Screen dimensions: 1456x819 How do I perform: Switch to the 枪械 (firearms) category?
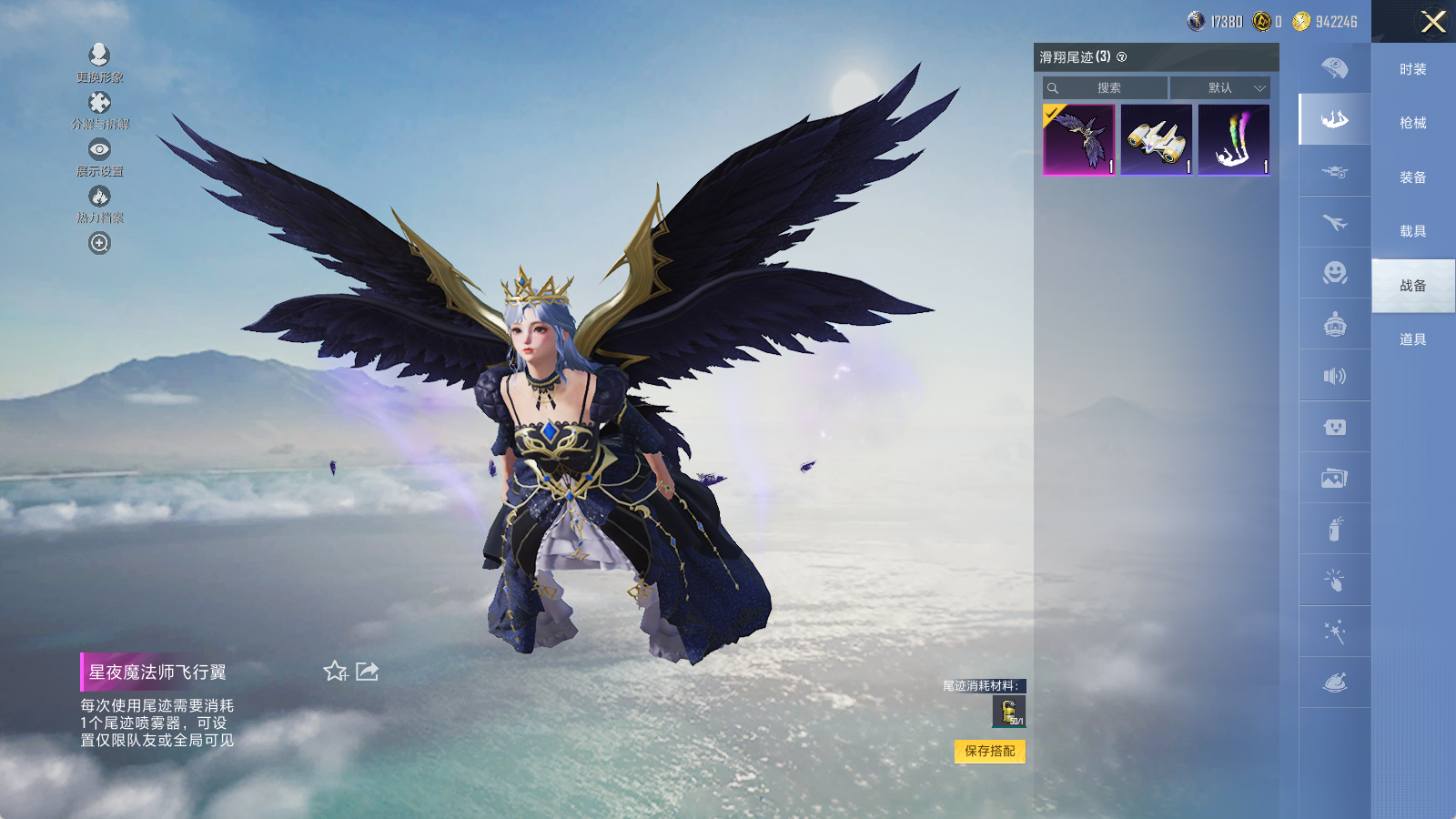click(x=1412, y=123)
